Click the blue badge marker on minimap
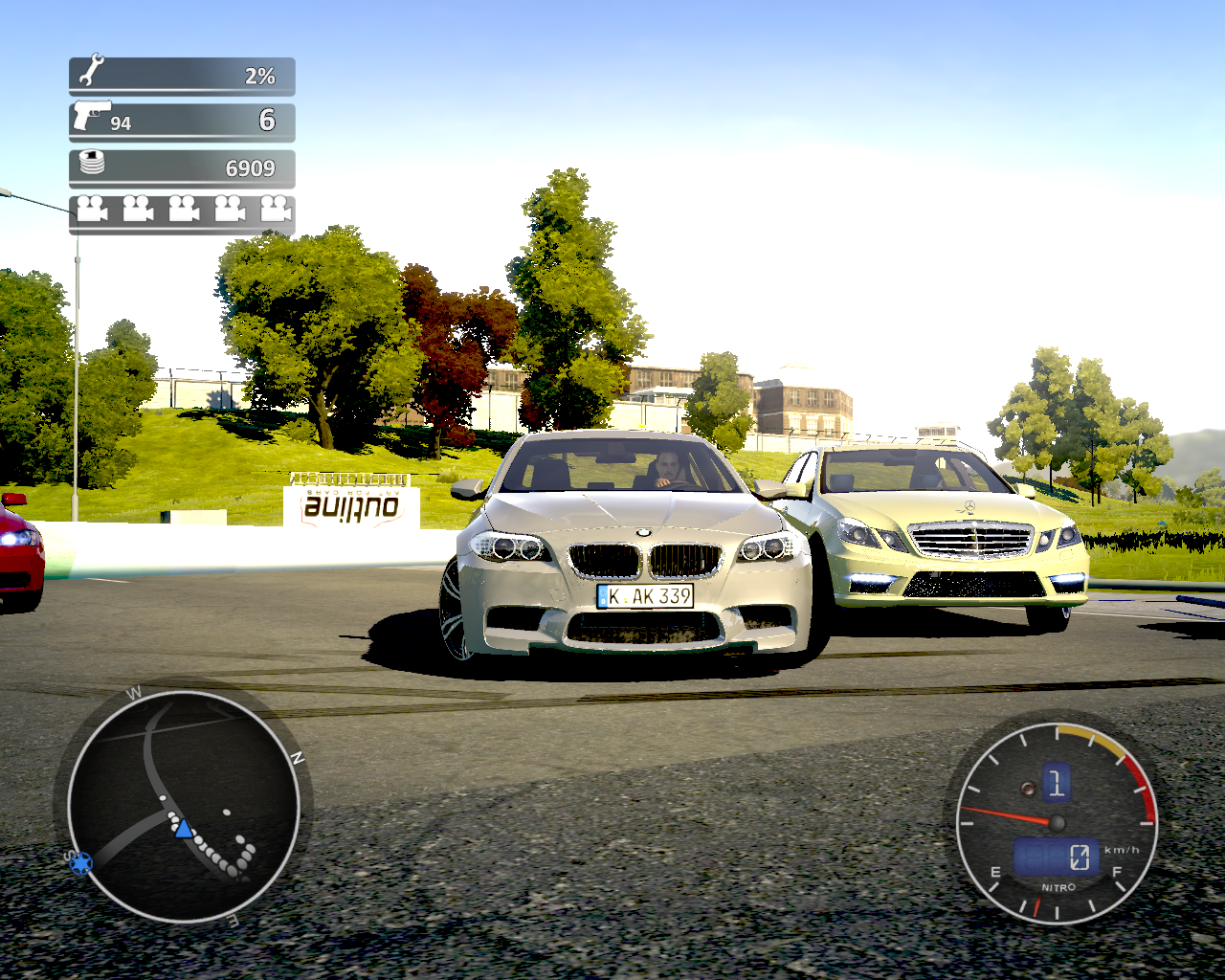Image resolution: width=1225 pixels, height=980 pixels. 81,863
